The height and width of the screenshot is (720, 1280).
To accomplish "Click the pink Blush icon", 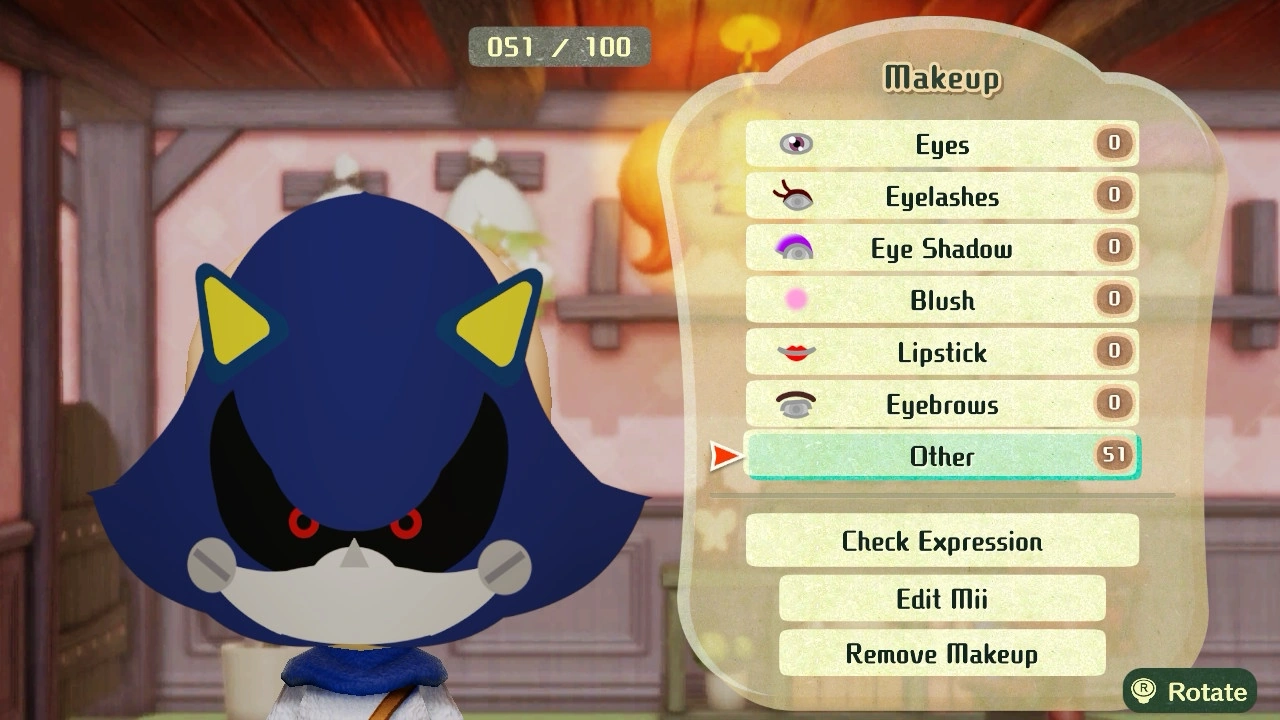I will click(795, 300).
